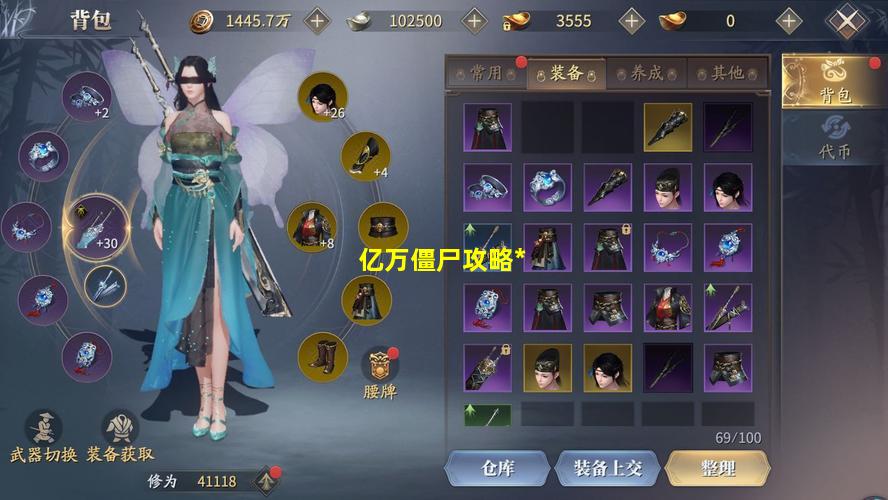Select the equipped boots slot
888x500 pixels.
tap(322, 357)
